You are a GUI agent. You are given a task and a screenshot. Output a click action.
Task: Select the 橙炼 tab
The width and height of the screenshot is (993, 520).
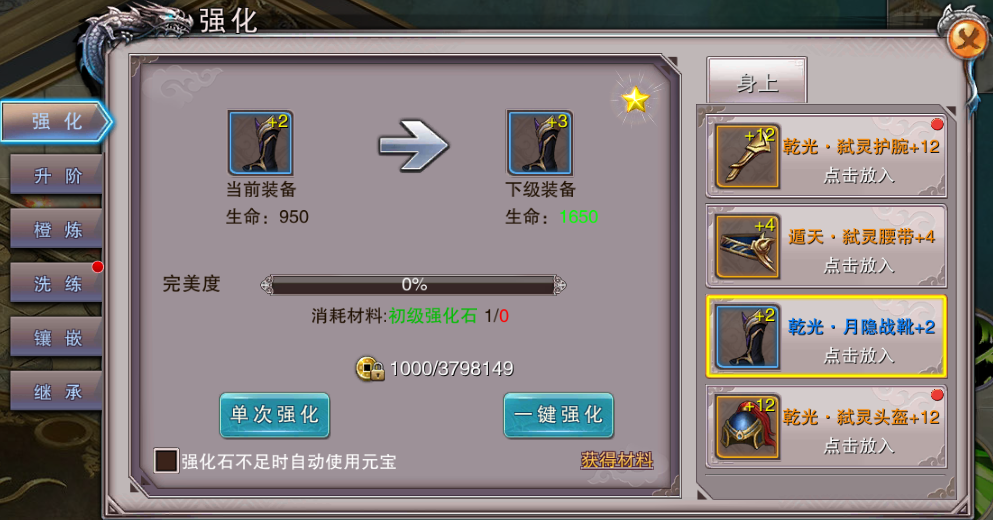coord(55,230)
